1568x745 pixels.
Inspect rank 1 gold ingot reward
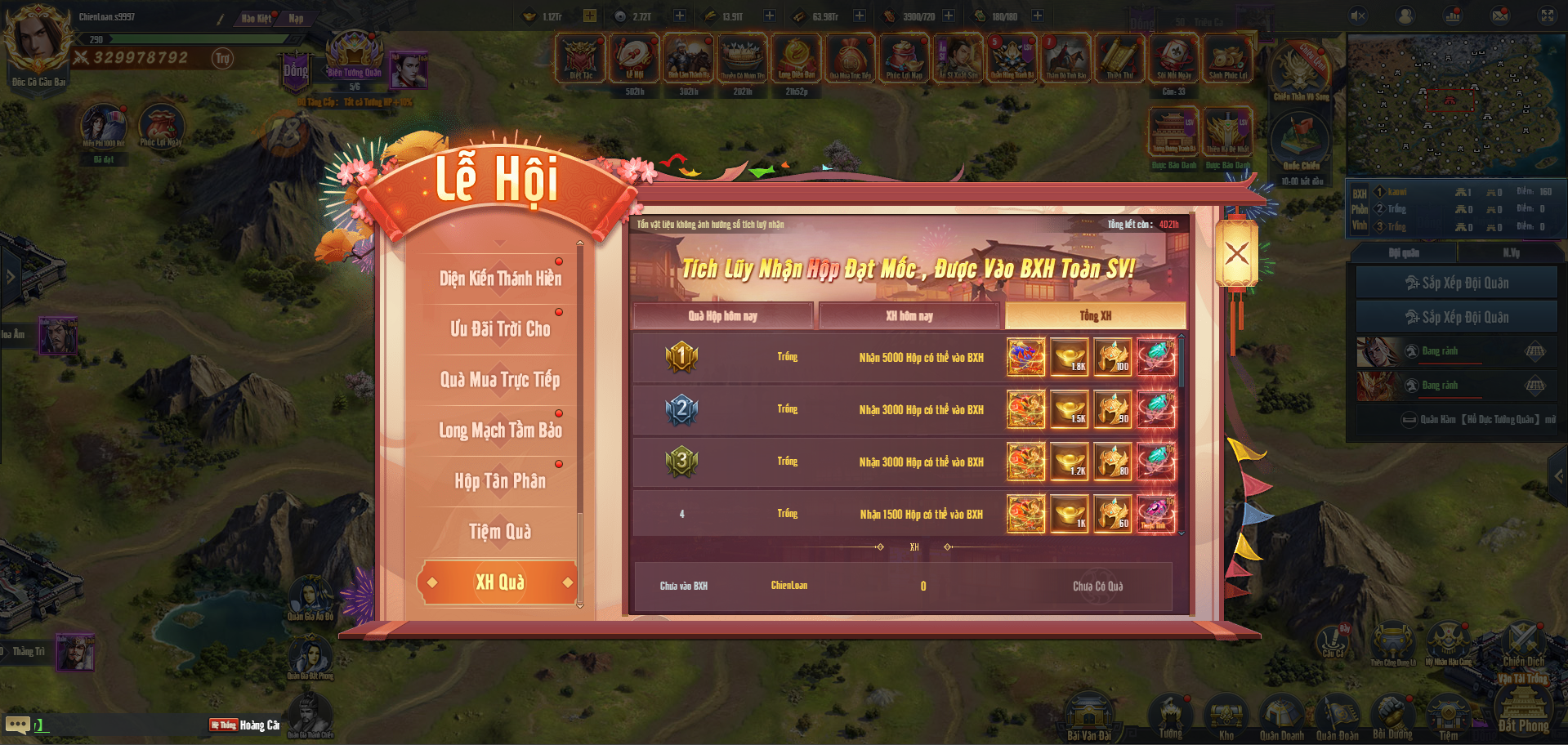tap(1070, 357)
